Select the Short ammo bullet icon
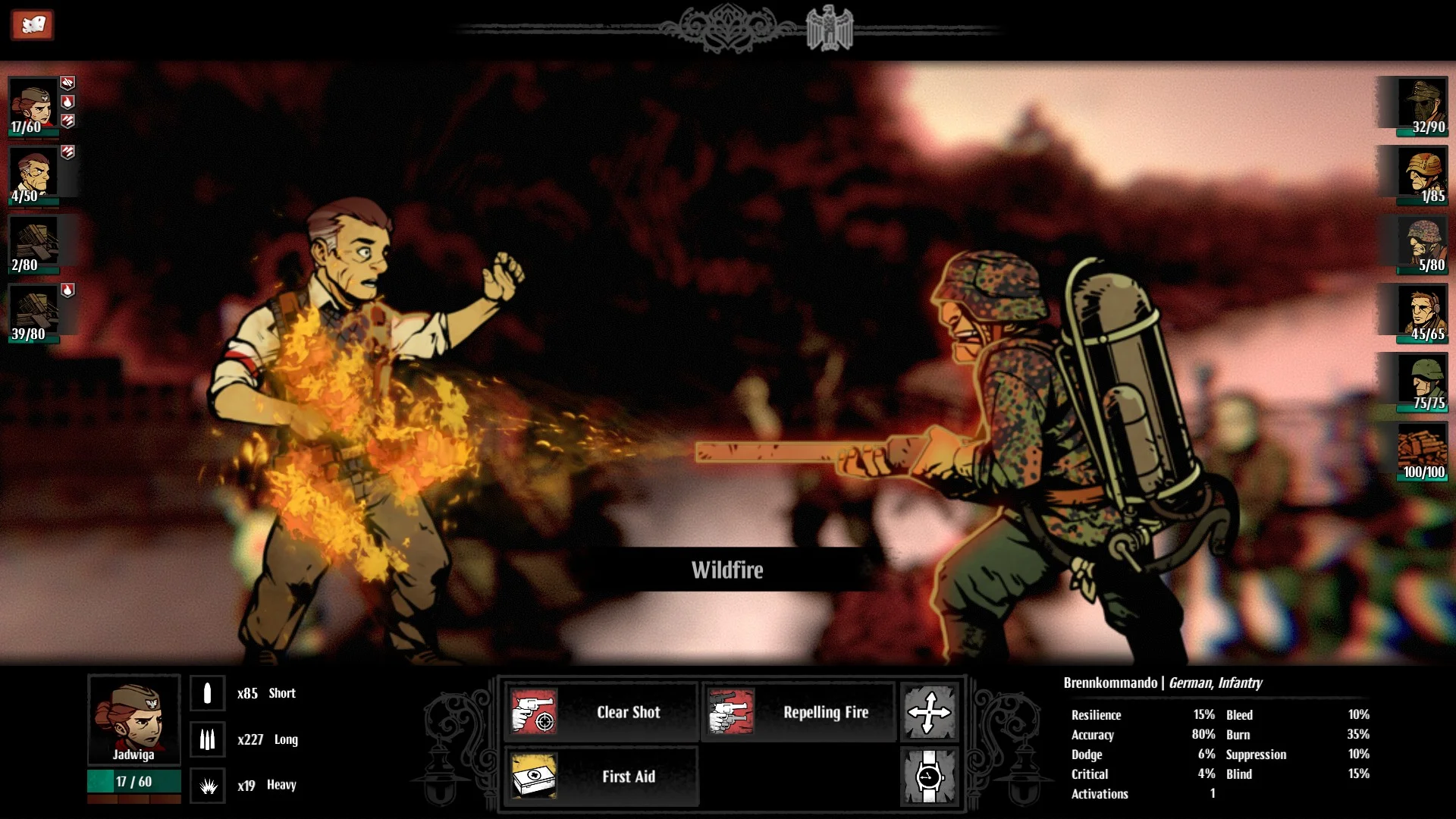This screenshot has height=819, width=1456. pyautogui.click(x=207, y=693)
